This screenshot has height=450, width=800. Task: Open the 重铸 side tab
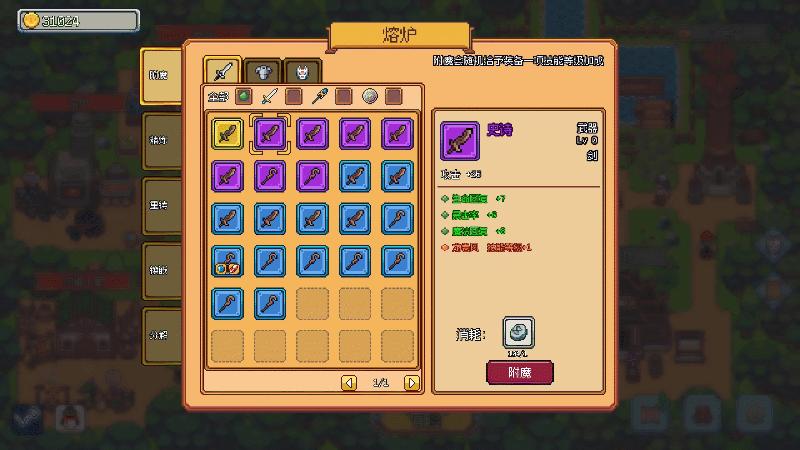160,206
